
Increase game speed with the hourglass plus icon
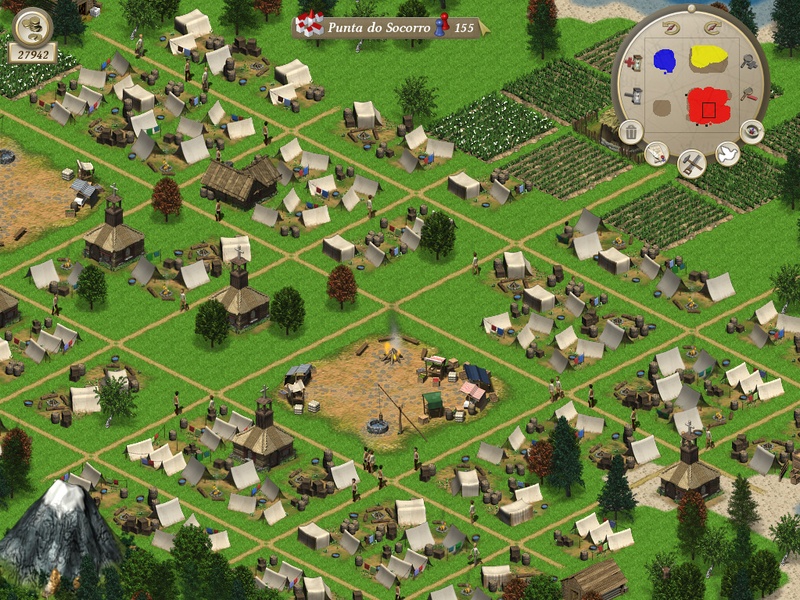coord(632,62)
